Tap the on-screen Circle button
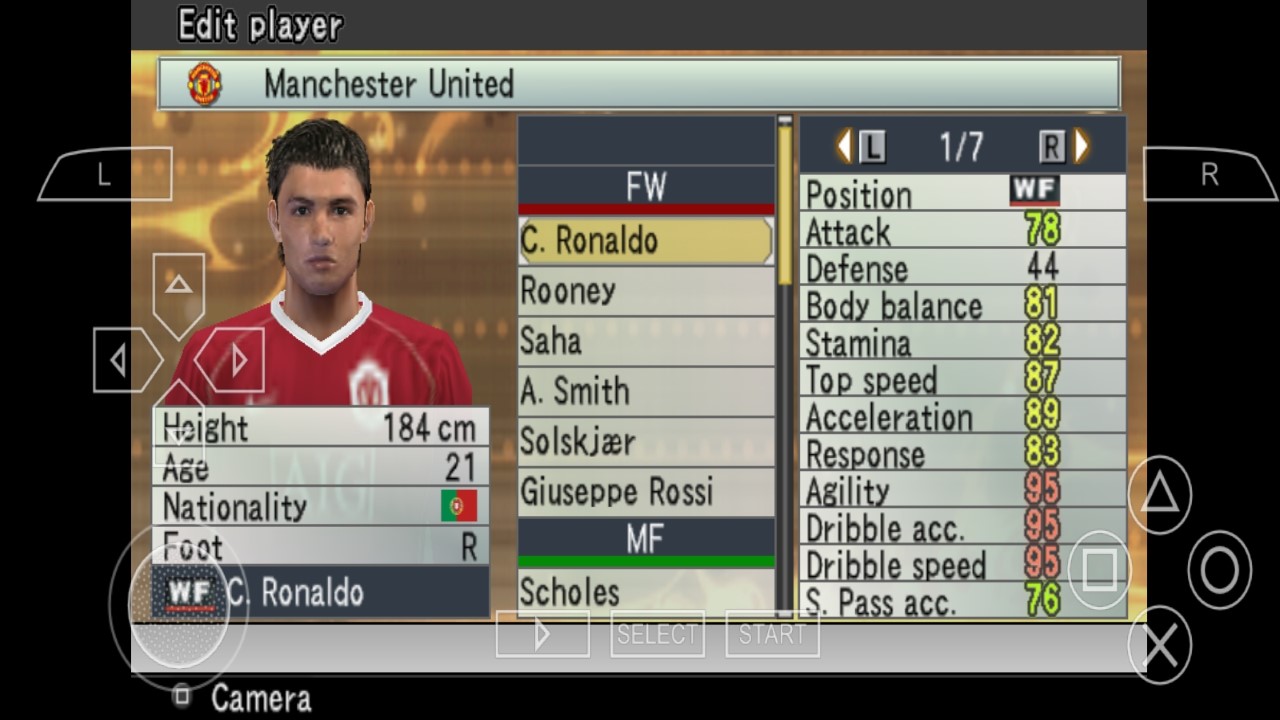The width and height of the screenshot is (1280, 720). (x=1218, y=570)
